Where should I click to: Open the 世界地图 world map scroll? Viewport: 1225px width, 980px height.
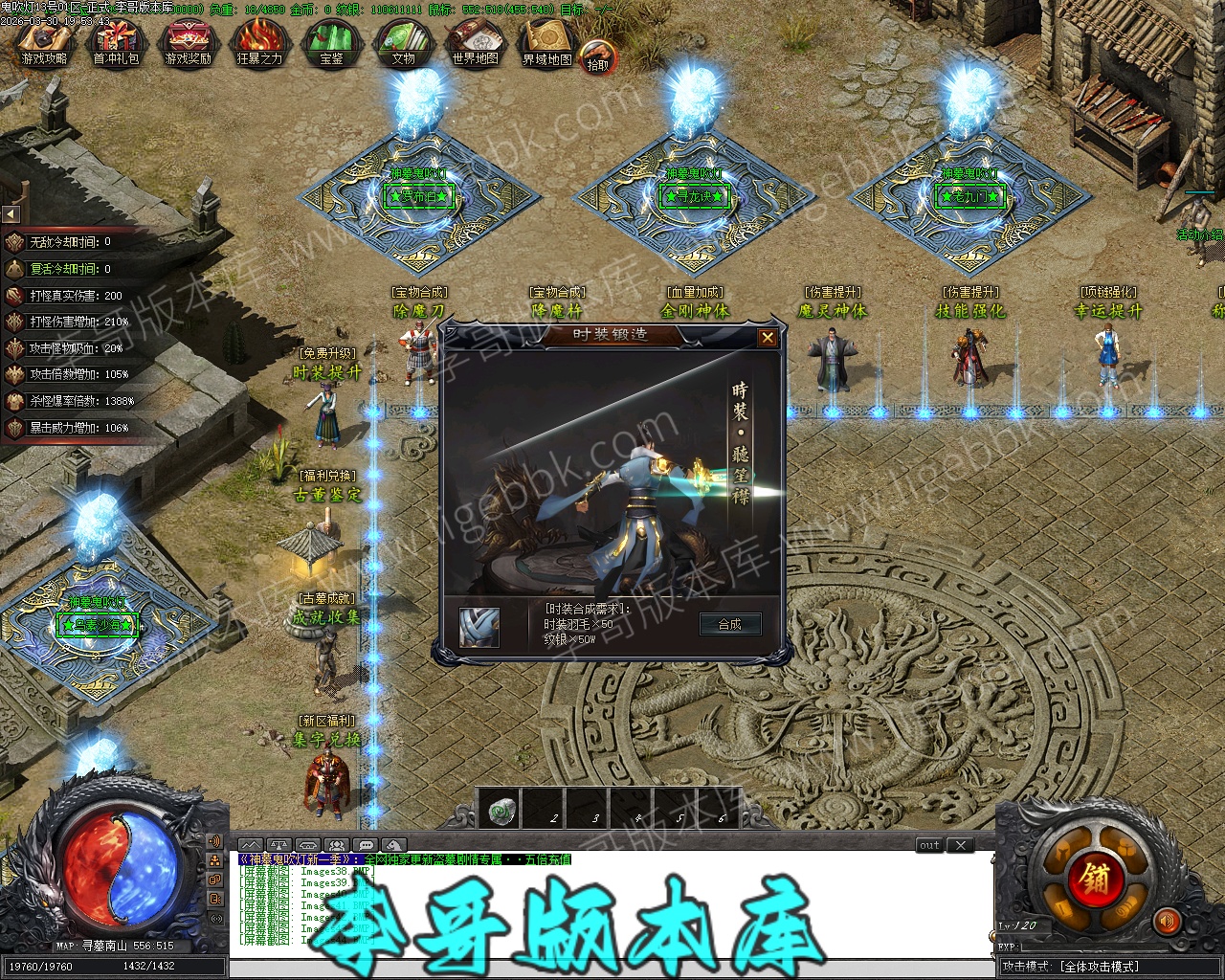point(475,42)
